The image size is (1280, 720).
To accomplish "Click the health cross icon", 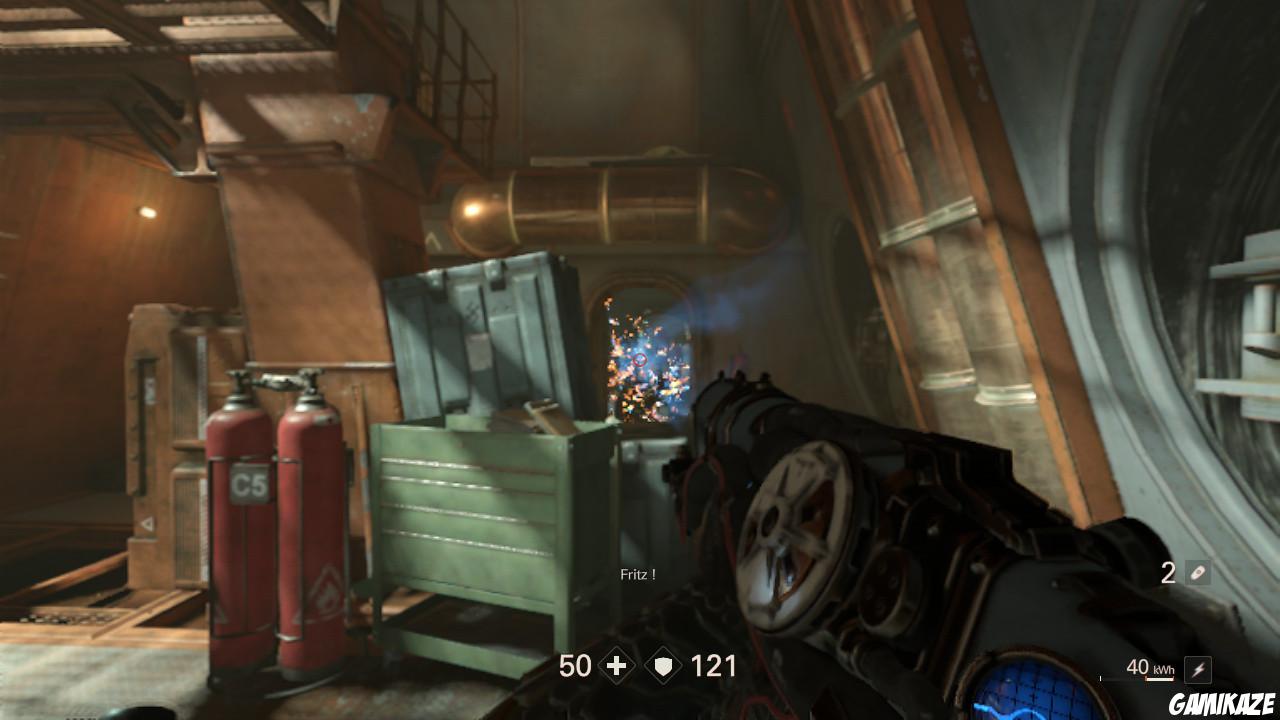I will [616, 665].
